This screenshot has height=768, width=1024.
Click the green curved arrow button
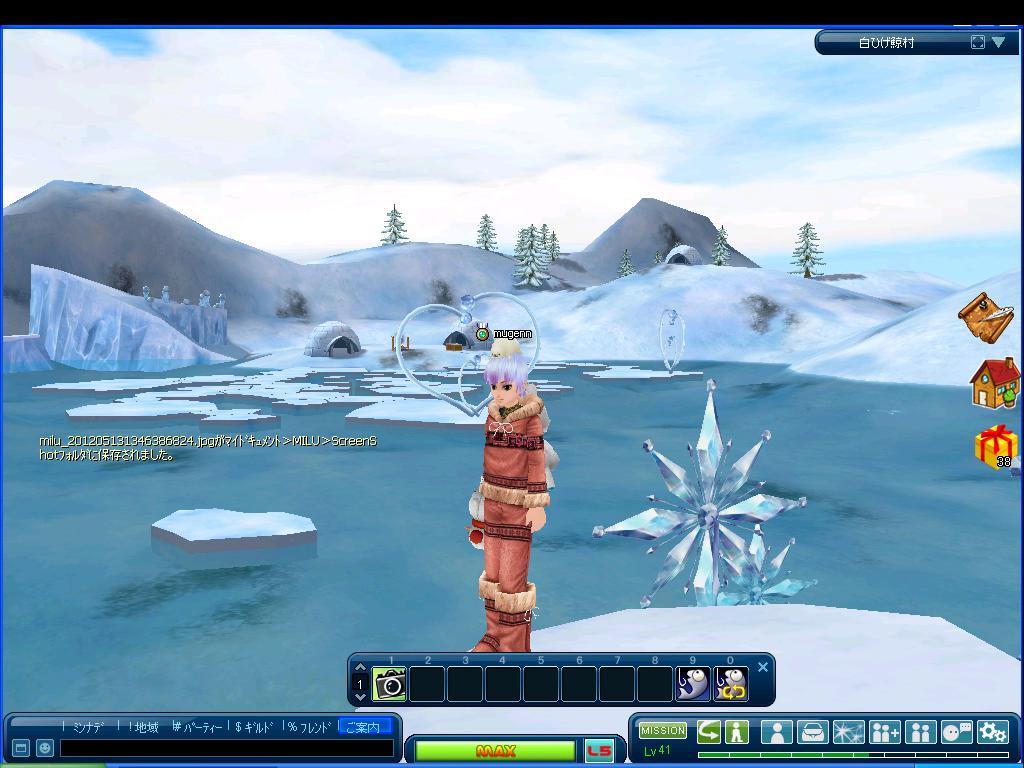click(x=709, y=731)
